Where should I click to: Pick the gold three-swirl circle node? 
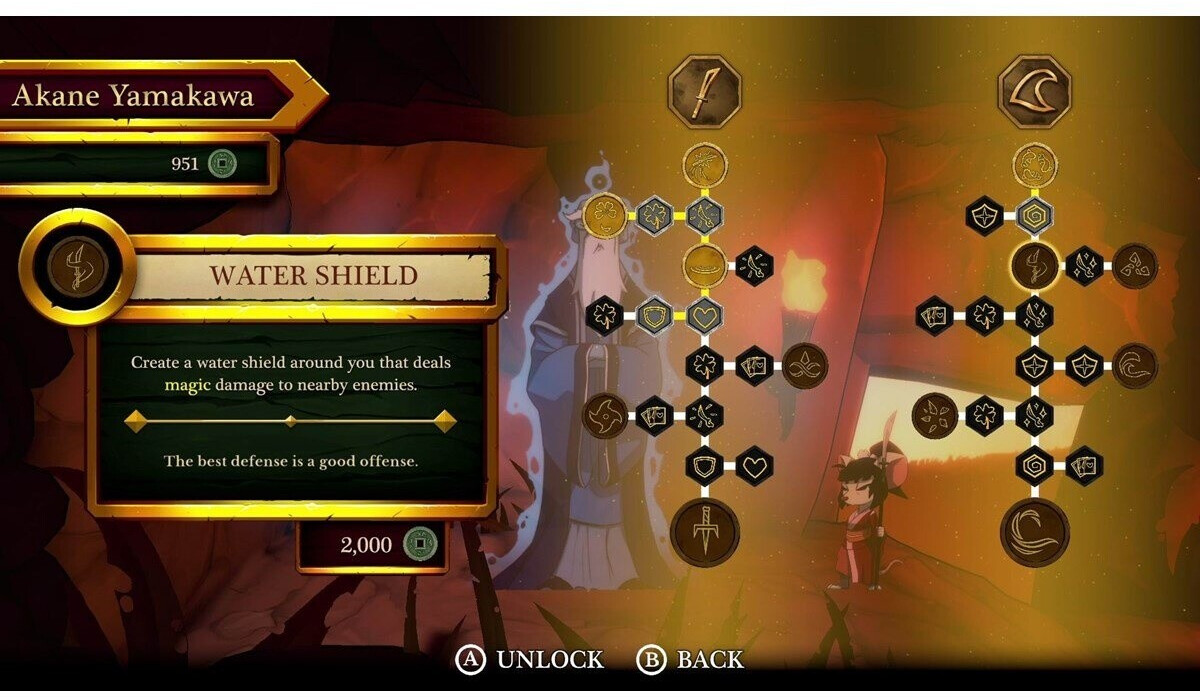1035,164
